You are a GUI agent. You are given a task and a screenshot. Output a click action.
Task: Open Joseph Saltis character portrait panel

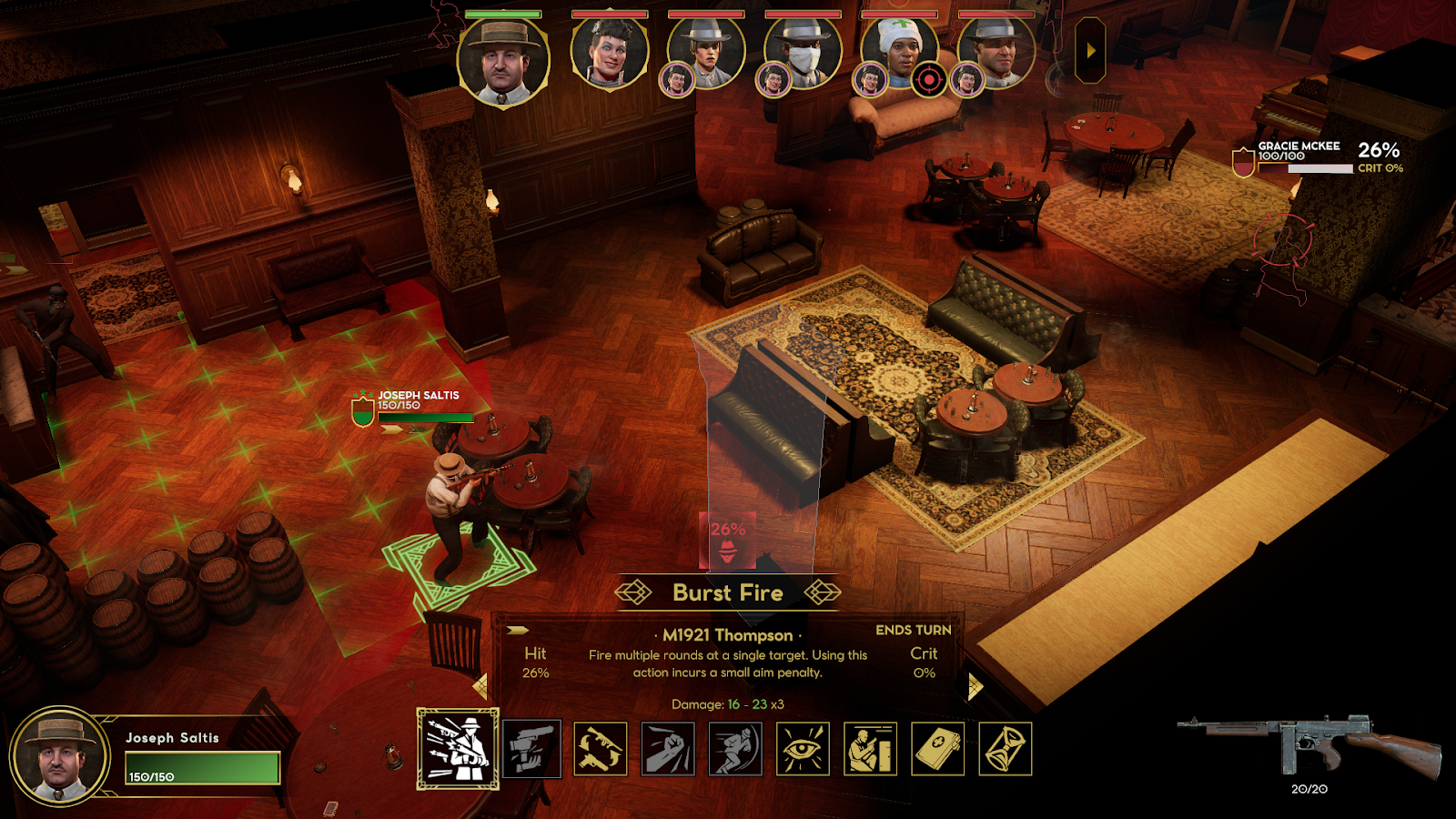pos(60,755)
